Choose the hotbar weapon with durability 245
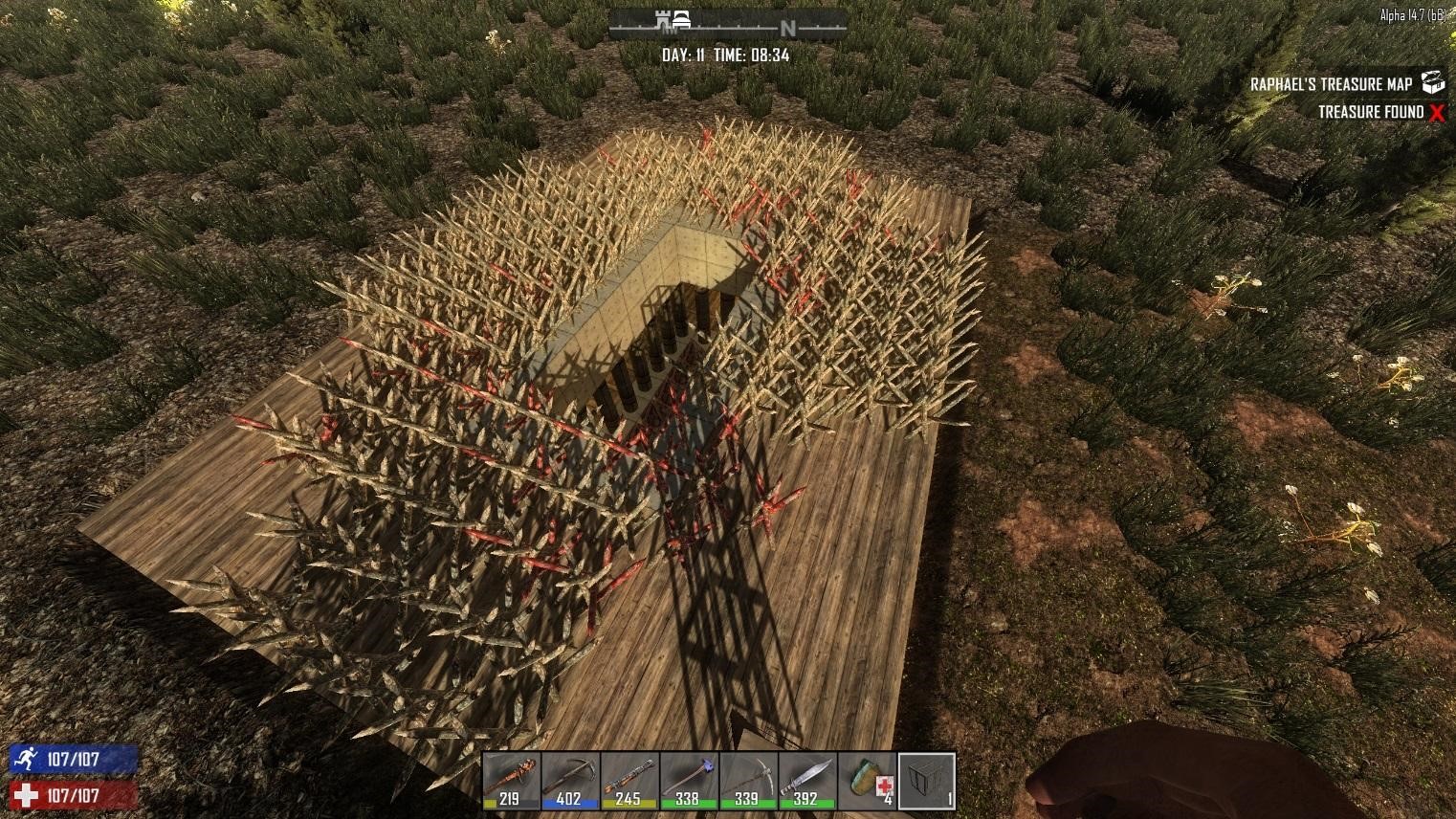 click(629, 780)
